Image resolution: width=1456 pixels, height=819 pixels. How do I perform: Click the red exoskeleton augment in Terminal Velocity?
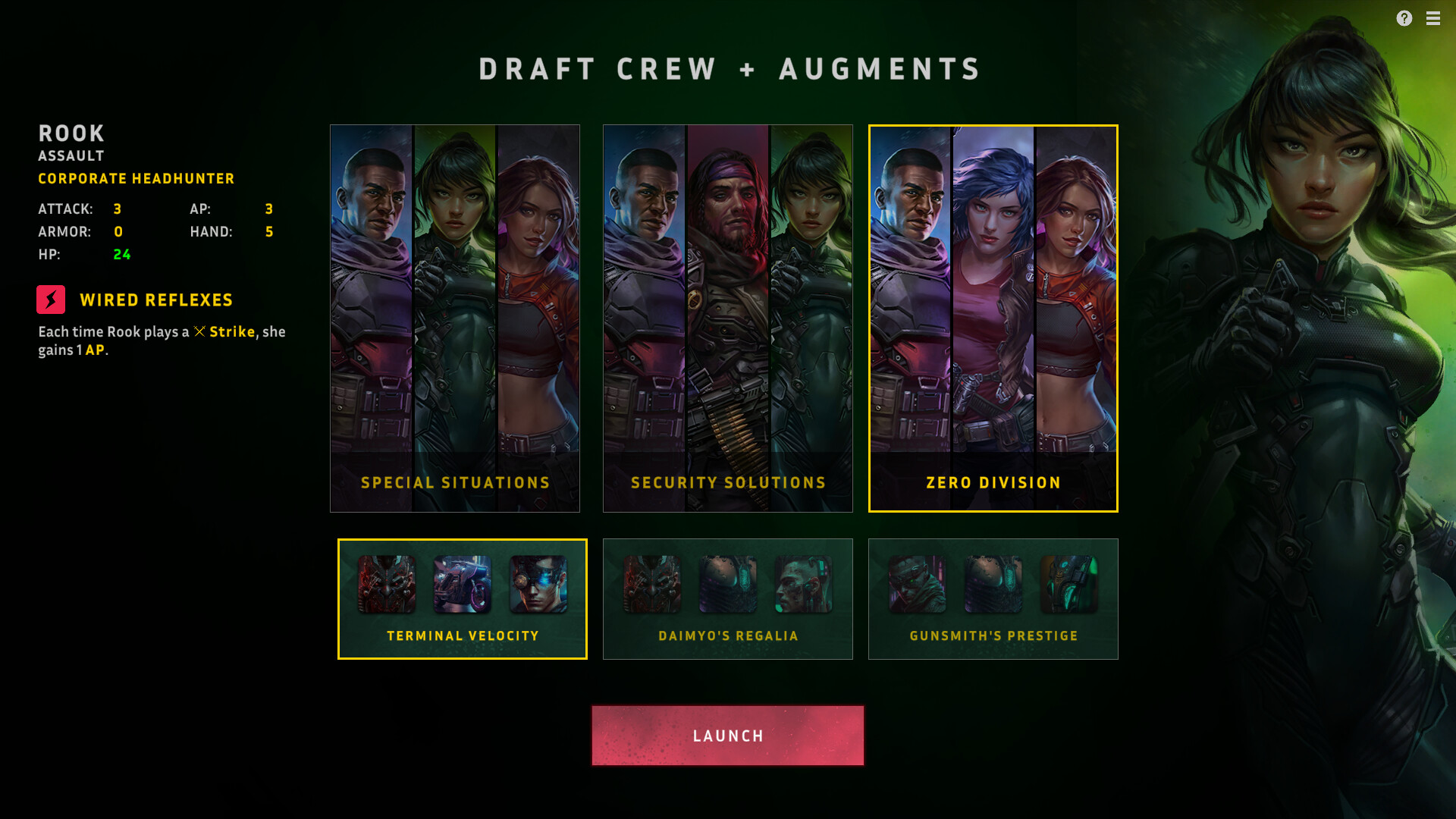point(387,584)
